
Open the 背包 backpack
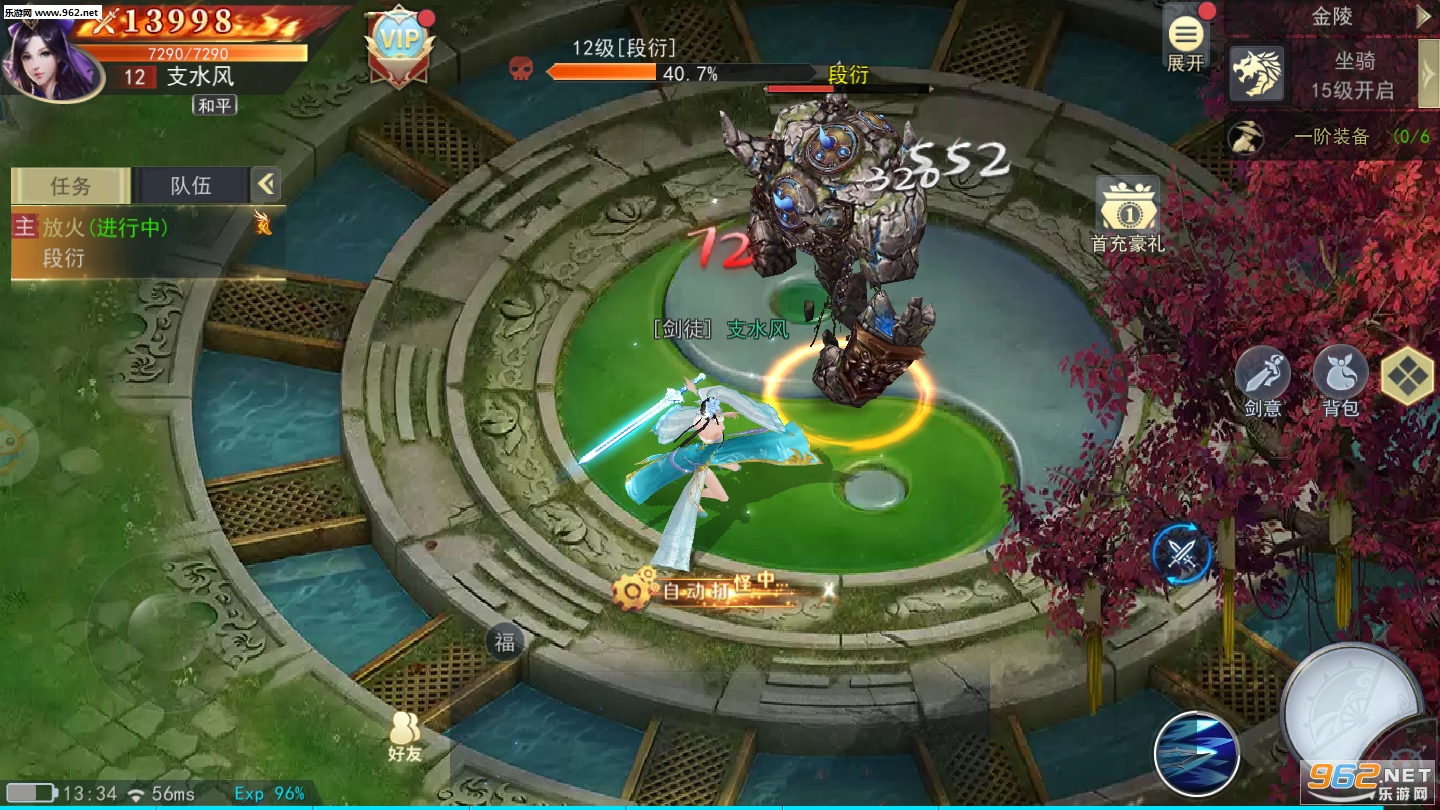click(x=1340, y=380)
